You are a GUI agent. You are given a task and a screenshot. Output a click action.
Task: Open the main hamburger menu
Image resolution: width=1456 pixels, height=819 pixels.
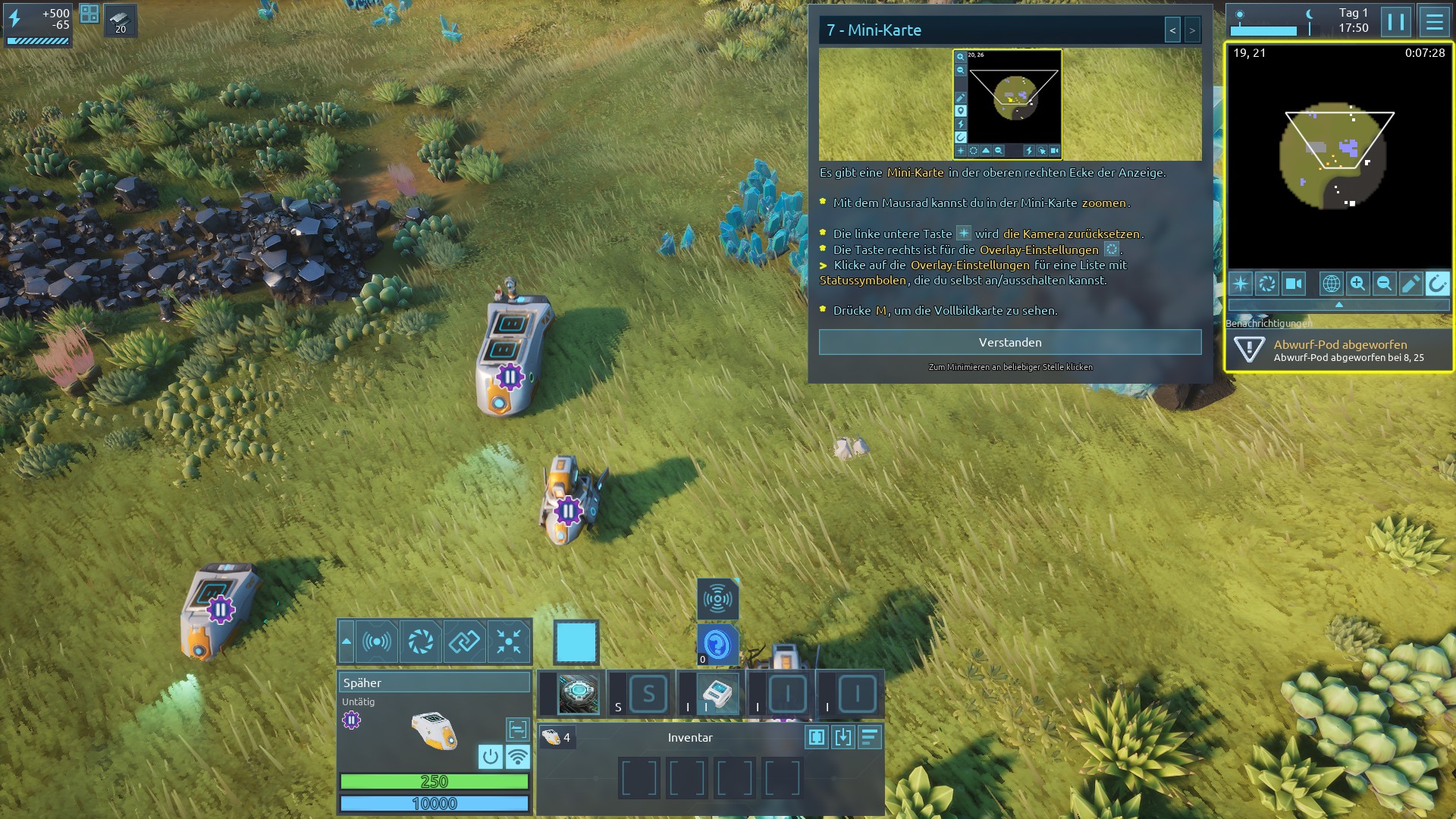click(x=1434, y=22)
